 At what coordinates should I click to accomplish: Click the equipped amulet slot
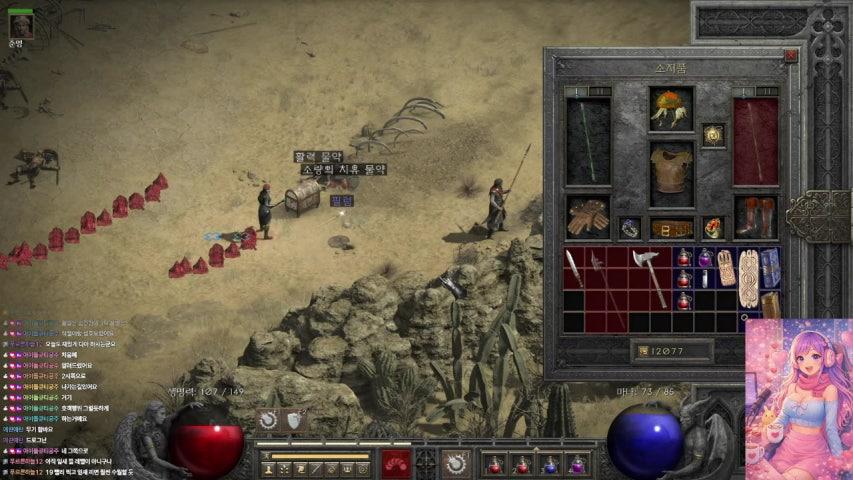[712, 135]
